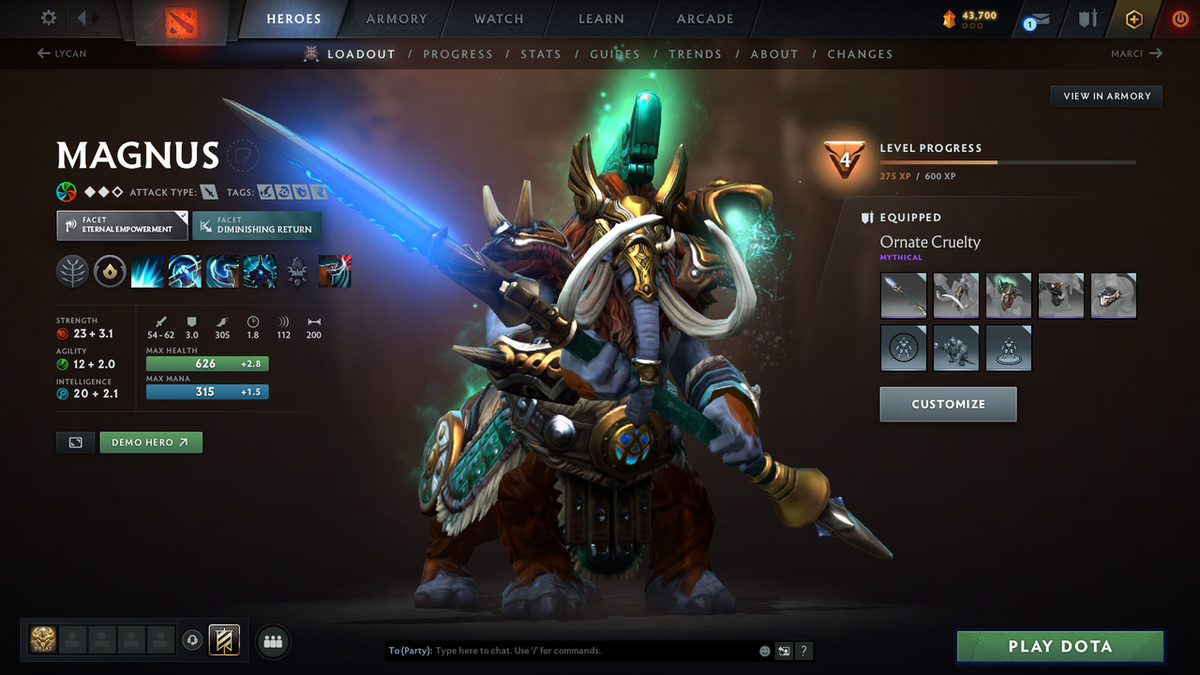This screenshot has height=675, width=1200.
Task: View the hero Trends section
Action: [694, 54]
